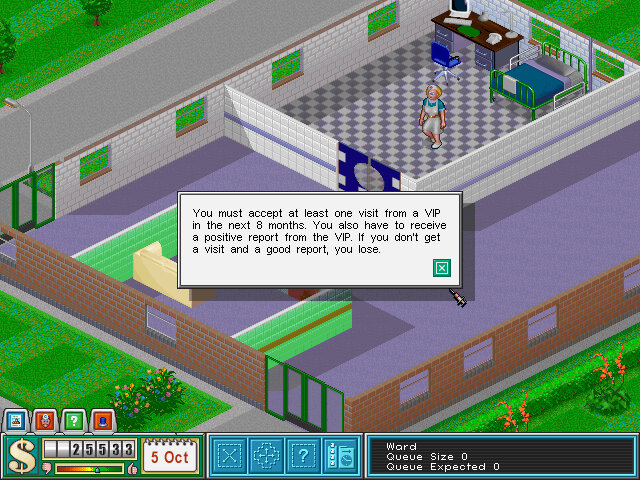The width and height of the screenshot is (640, 480).
Task: Open the emergency siren message tab
Action: click(x=102, y=421)
